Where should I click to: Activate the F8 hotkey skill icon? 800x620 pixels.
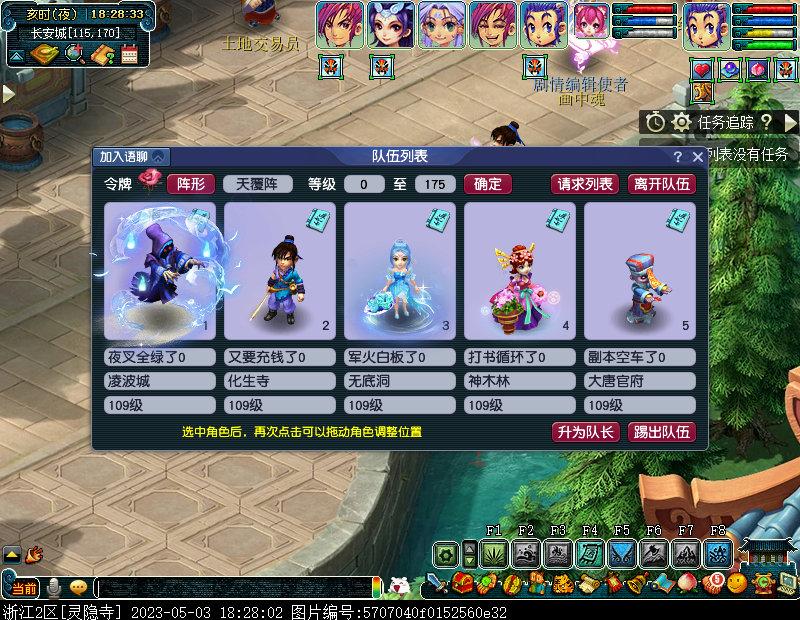(x=717, y=553)
